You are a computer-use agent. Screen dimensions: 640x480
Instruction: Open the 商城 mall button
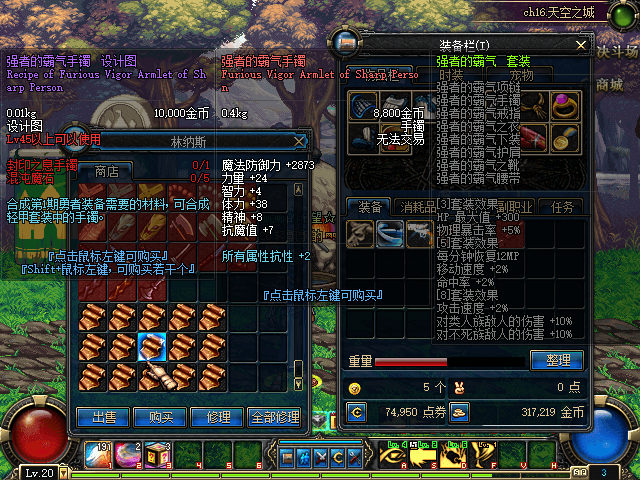click(606, 87)
